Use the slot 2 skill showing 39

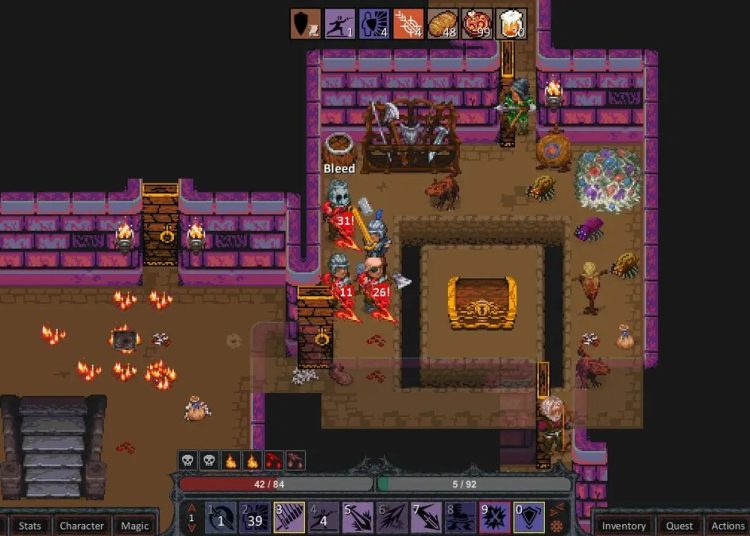pyautogui.click(x=255, y=517)
